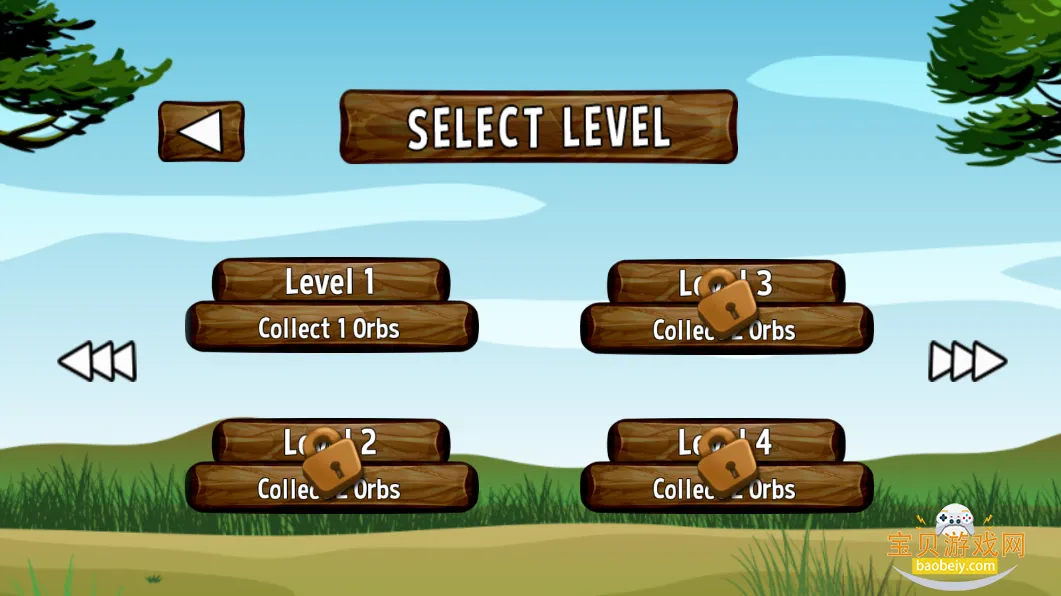Select Level 1 Collect 1 Orbs
1061x596 pixels.
331,306
